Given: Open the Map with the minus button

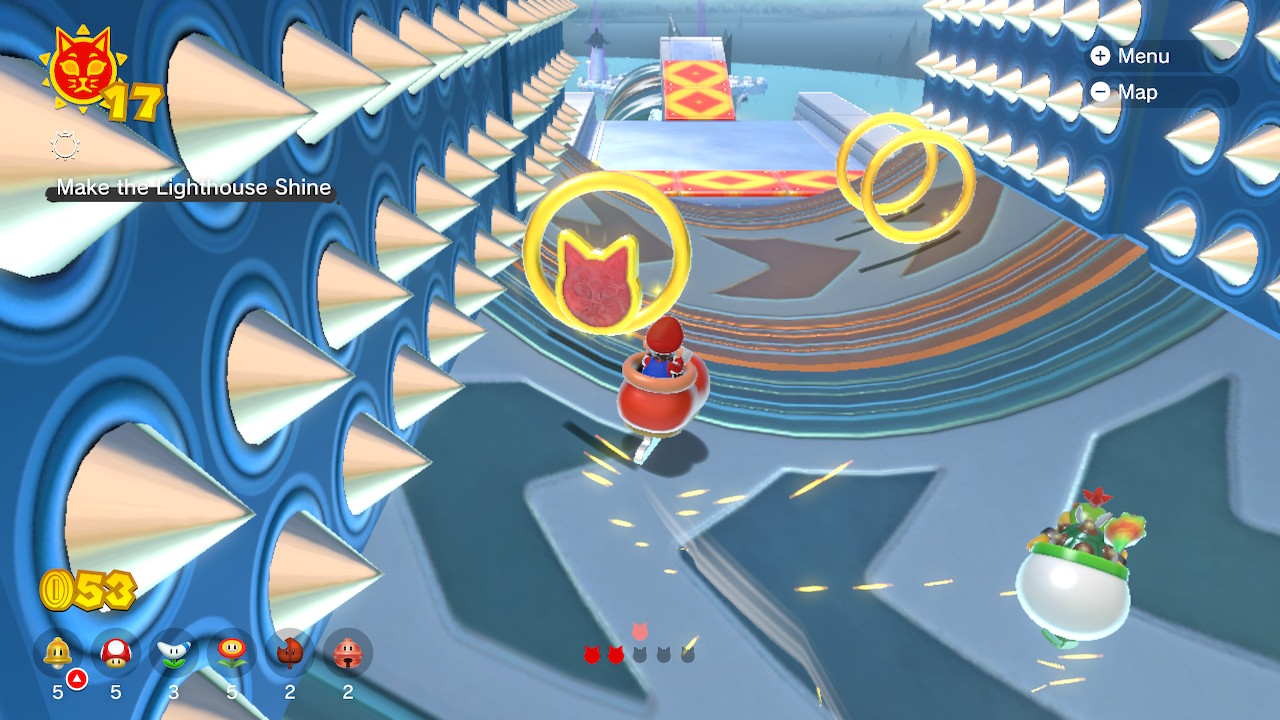Looking at the screenshot, I should (1101, 92).
